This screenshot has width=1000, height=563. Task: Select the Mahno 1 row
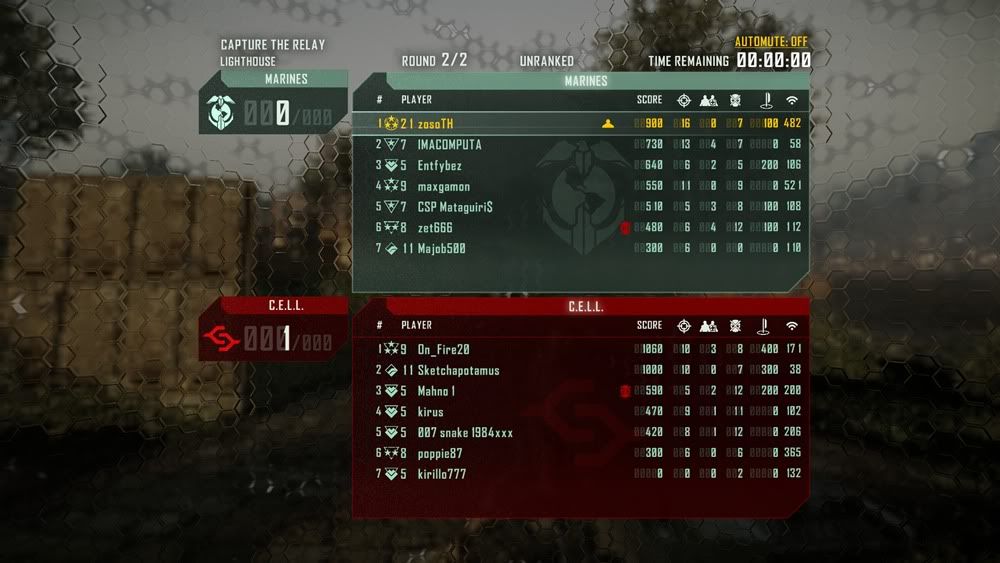(x=436, y=391)
